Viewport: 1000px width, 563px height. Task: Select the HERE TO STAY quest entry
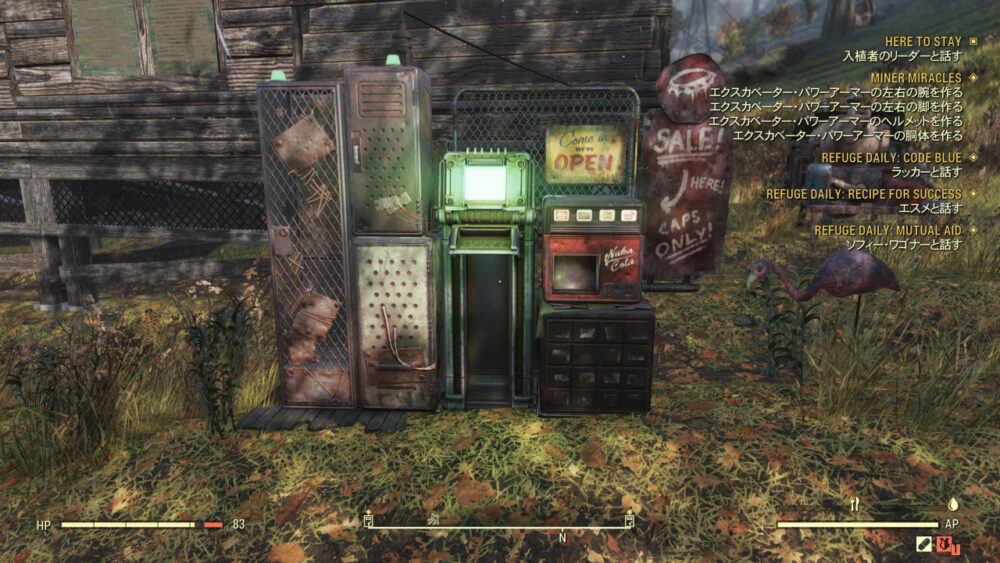(x=923, y=41)
